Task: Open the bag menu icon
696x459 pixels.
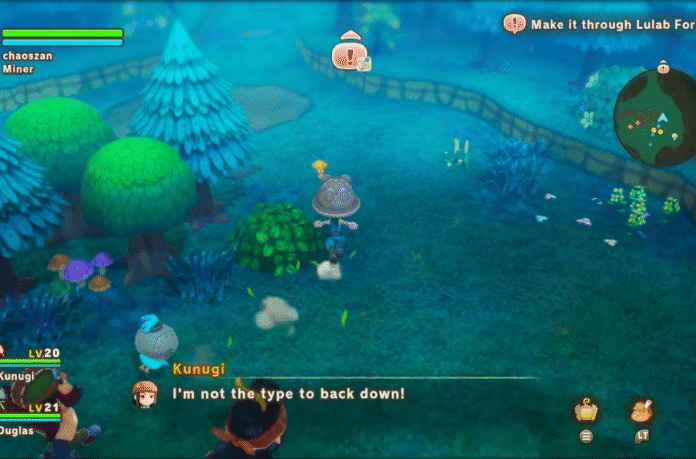Action: point(586,410)
